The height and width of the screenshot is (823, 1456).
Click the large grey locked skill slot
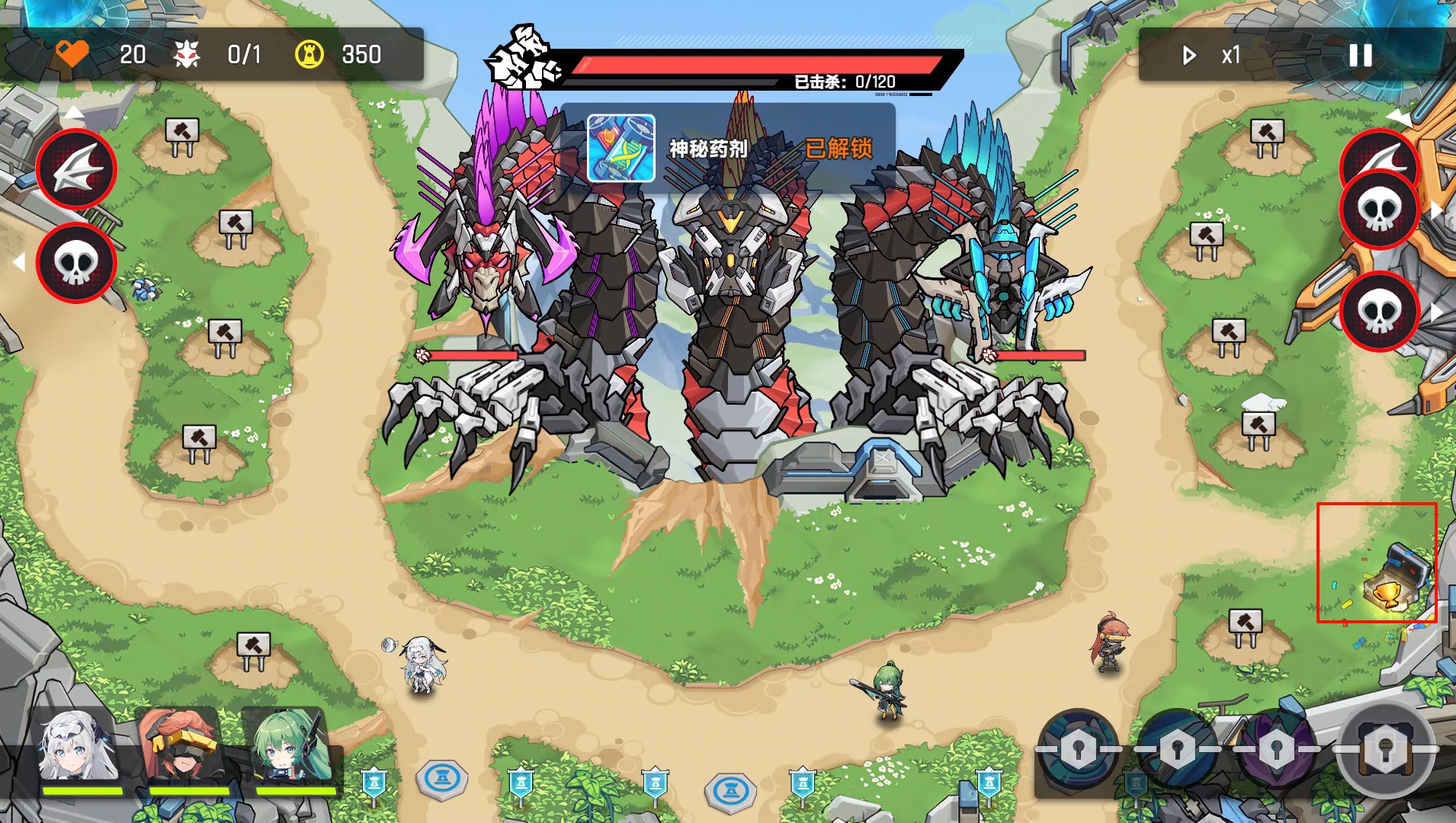(x=1385, y=751)
